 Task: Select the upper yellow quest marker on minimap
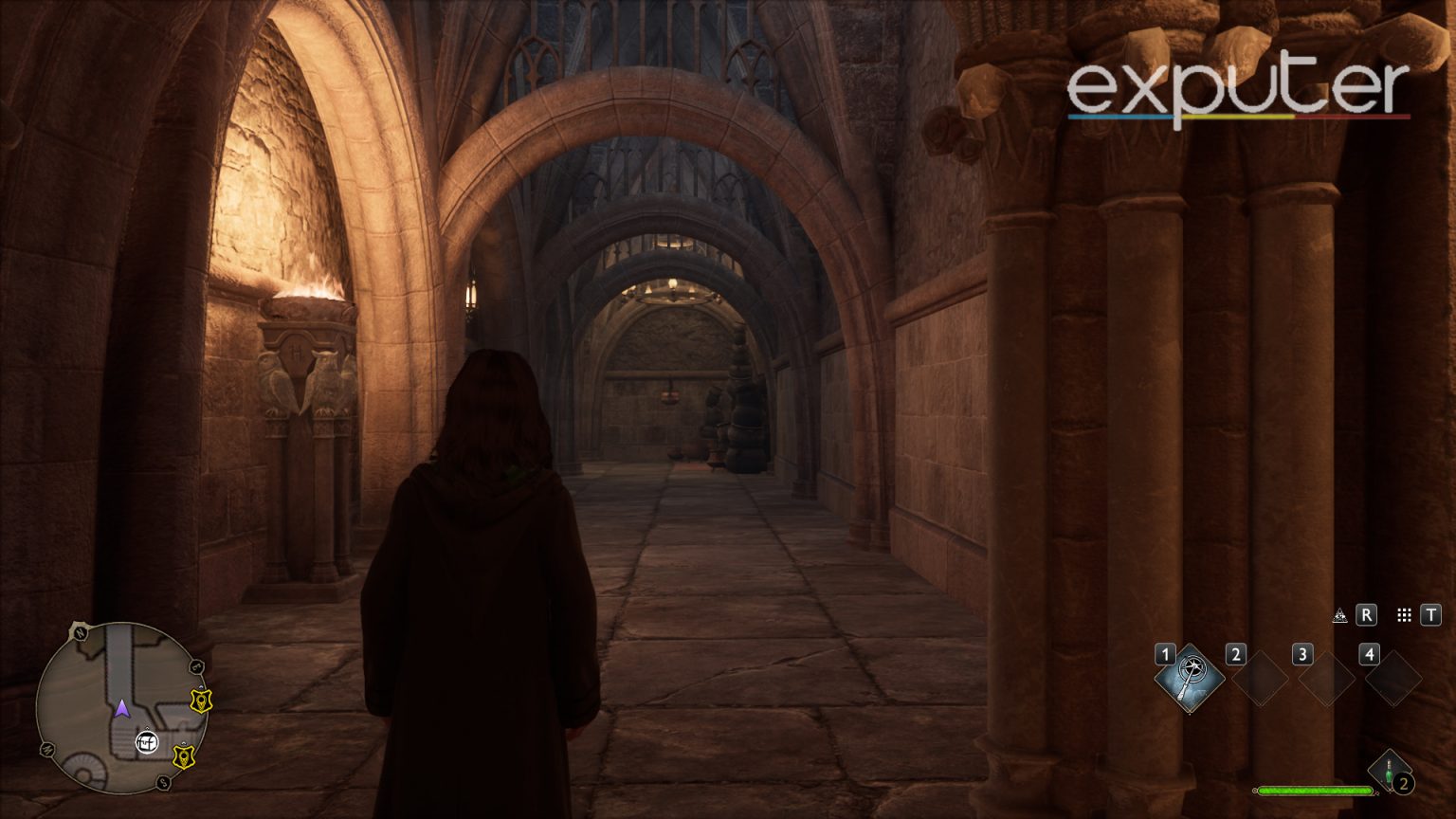click(201, 702)
